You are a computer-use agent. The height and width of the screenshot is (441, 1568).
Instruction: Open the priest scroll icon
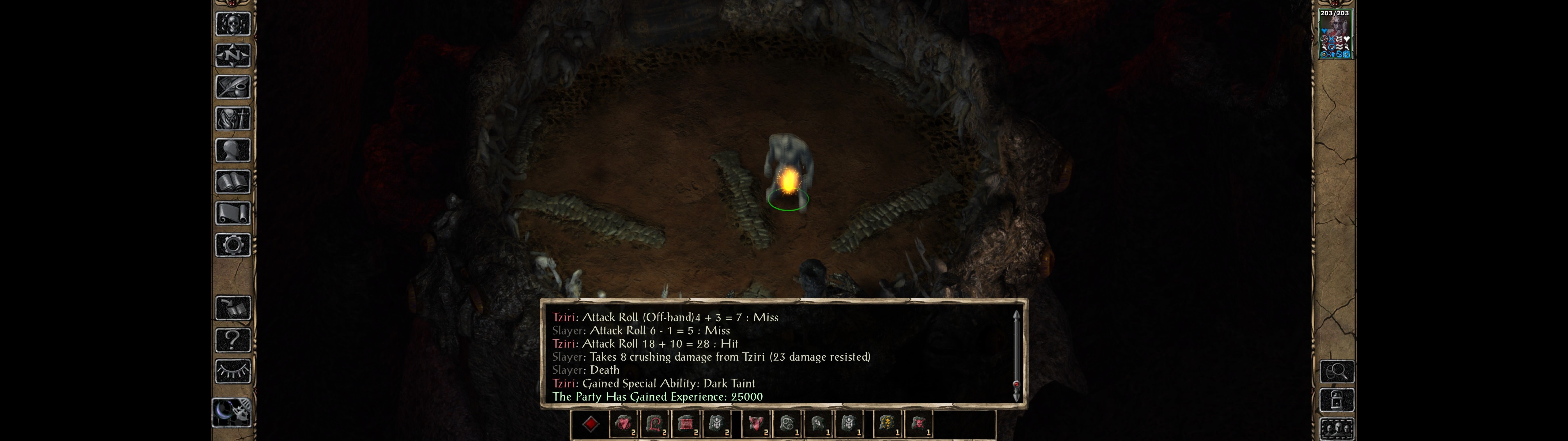[x=232, y=213]
